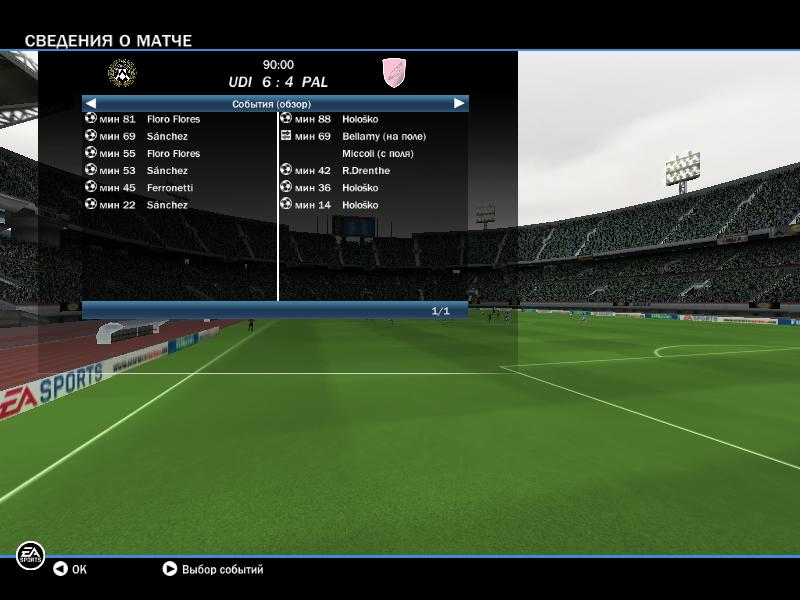The width and height of the screenshot is (800, 600).
Task: Click the left arrow of the events selector
Action: tap(91, 103)
